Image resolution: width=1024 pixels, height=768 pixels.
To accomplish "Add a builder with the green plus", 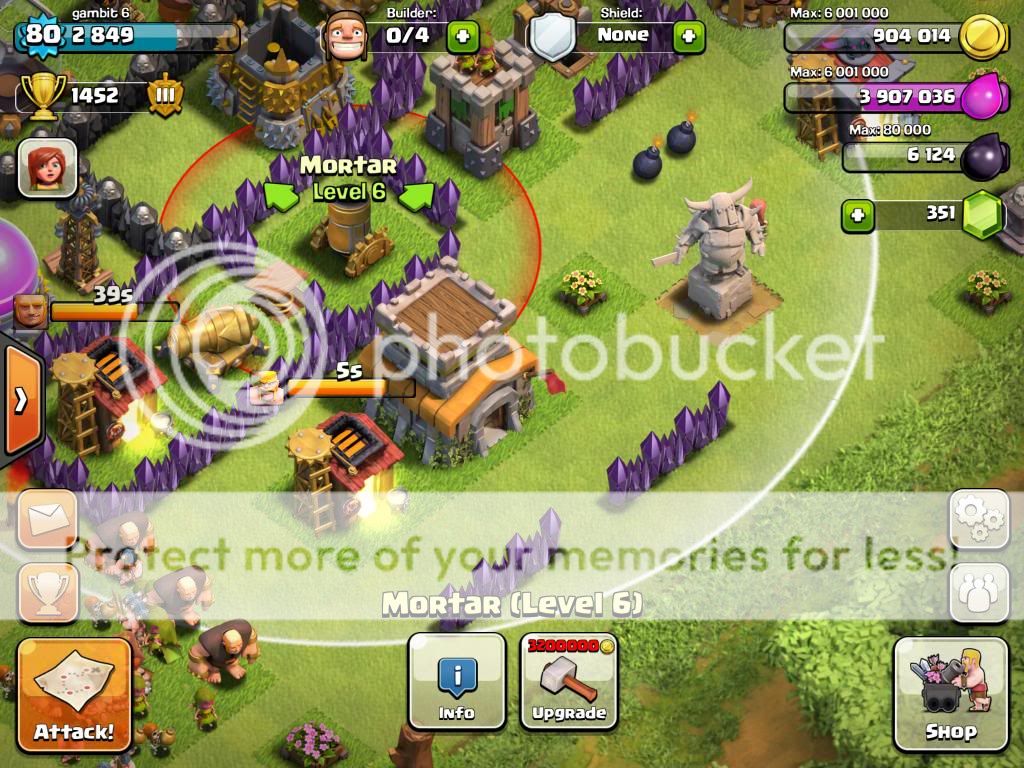I will [462, 37].
